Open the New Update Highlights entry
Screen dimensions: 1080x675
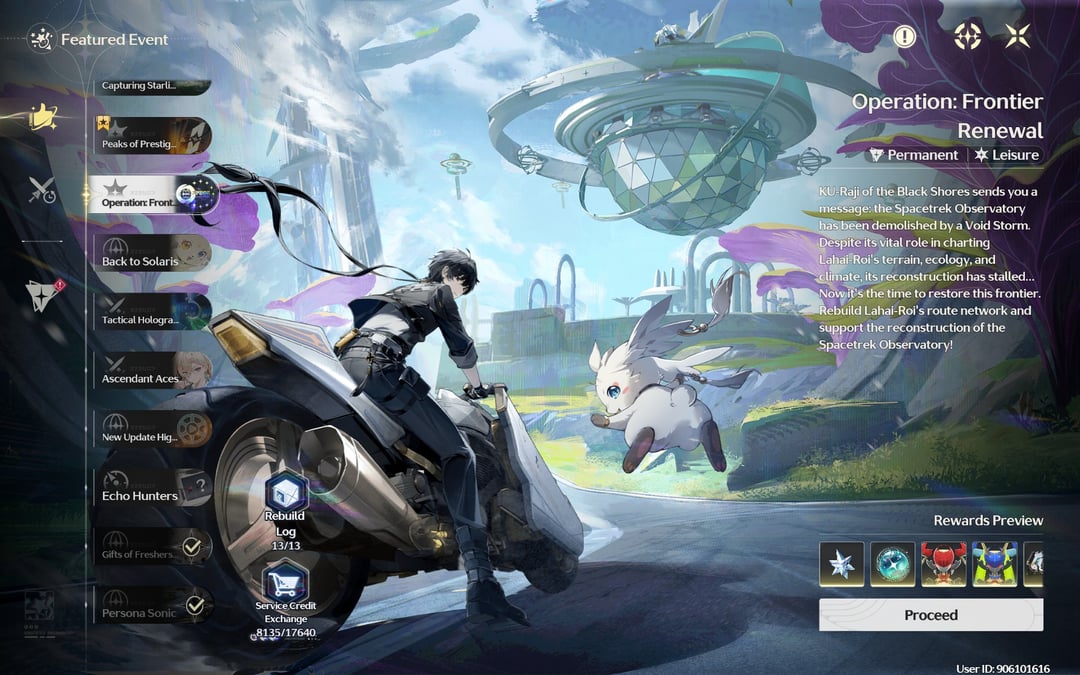tap(152, 429)
